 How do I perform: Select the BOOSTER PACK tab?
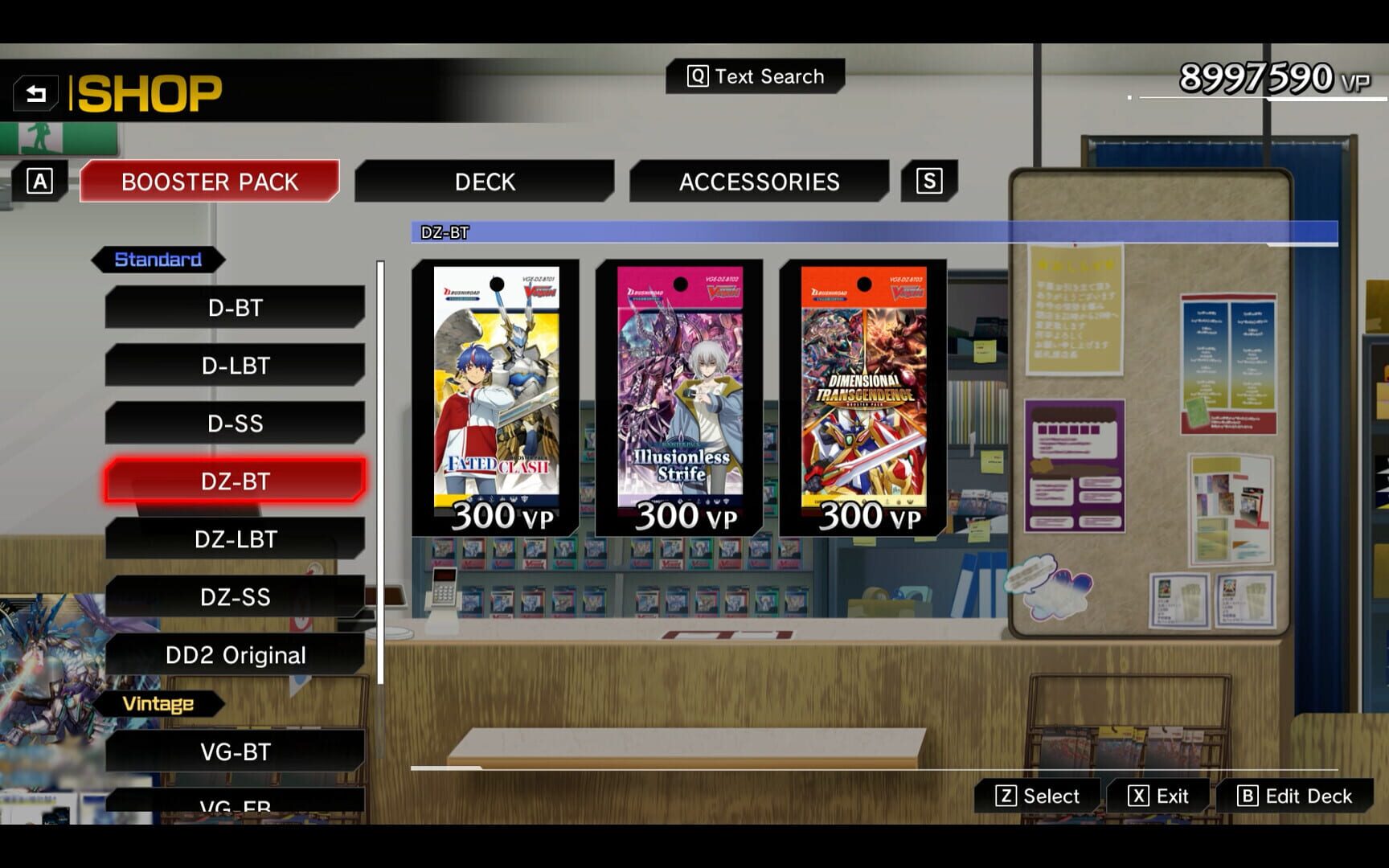[209, 182]
